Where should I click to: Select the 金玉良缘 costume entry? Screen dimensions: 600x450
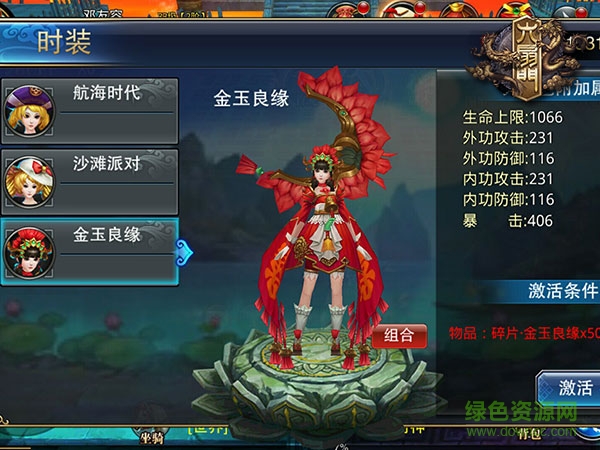[x=90, y=250]
